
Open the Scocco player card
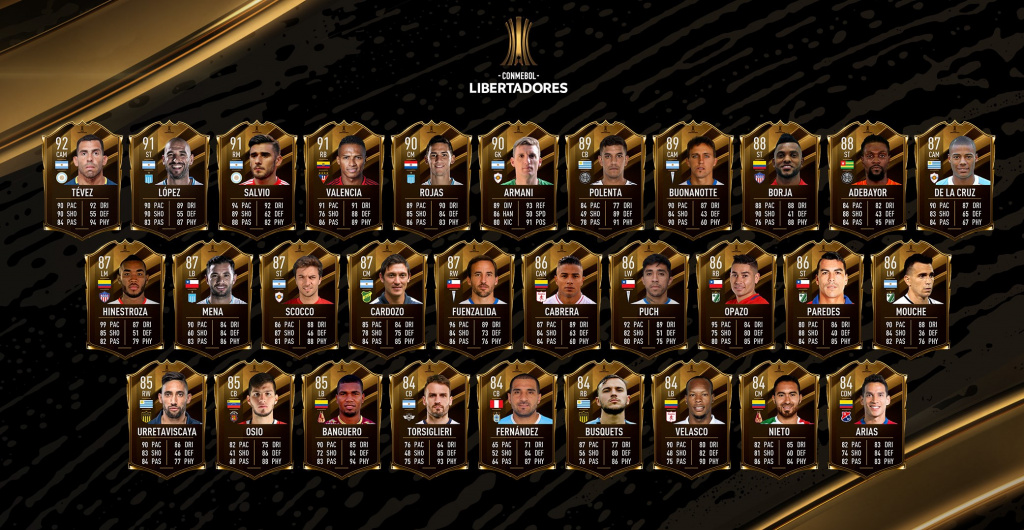[300, 298]
